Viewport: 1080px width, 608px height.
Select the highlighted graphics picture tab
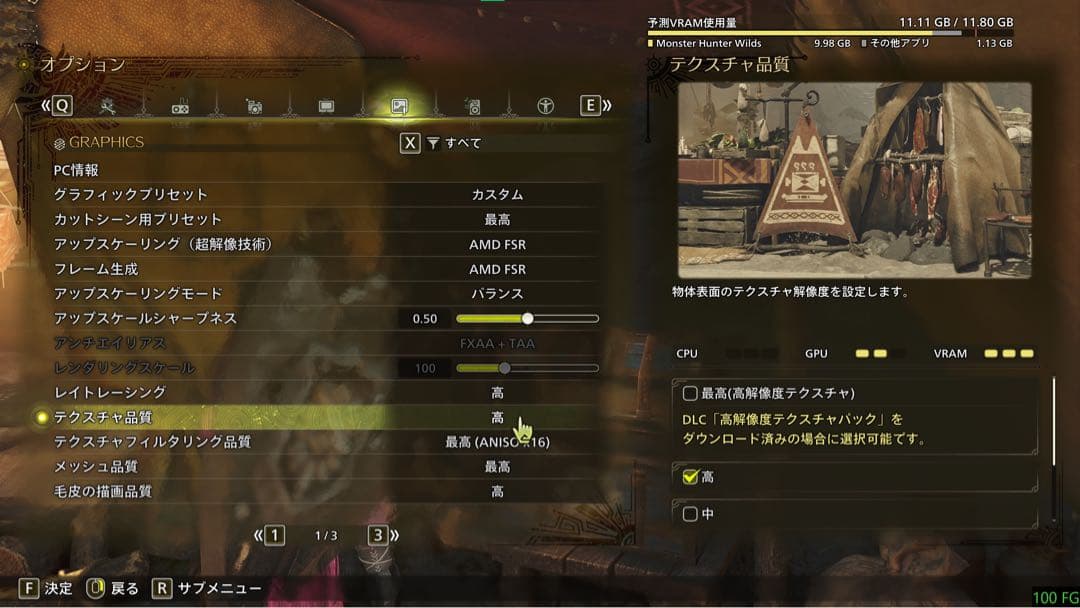(399, 106)
